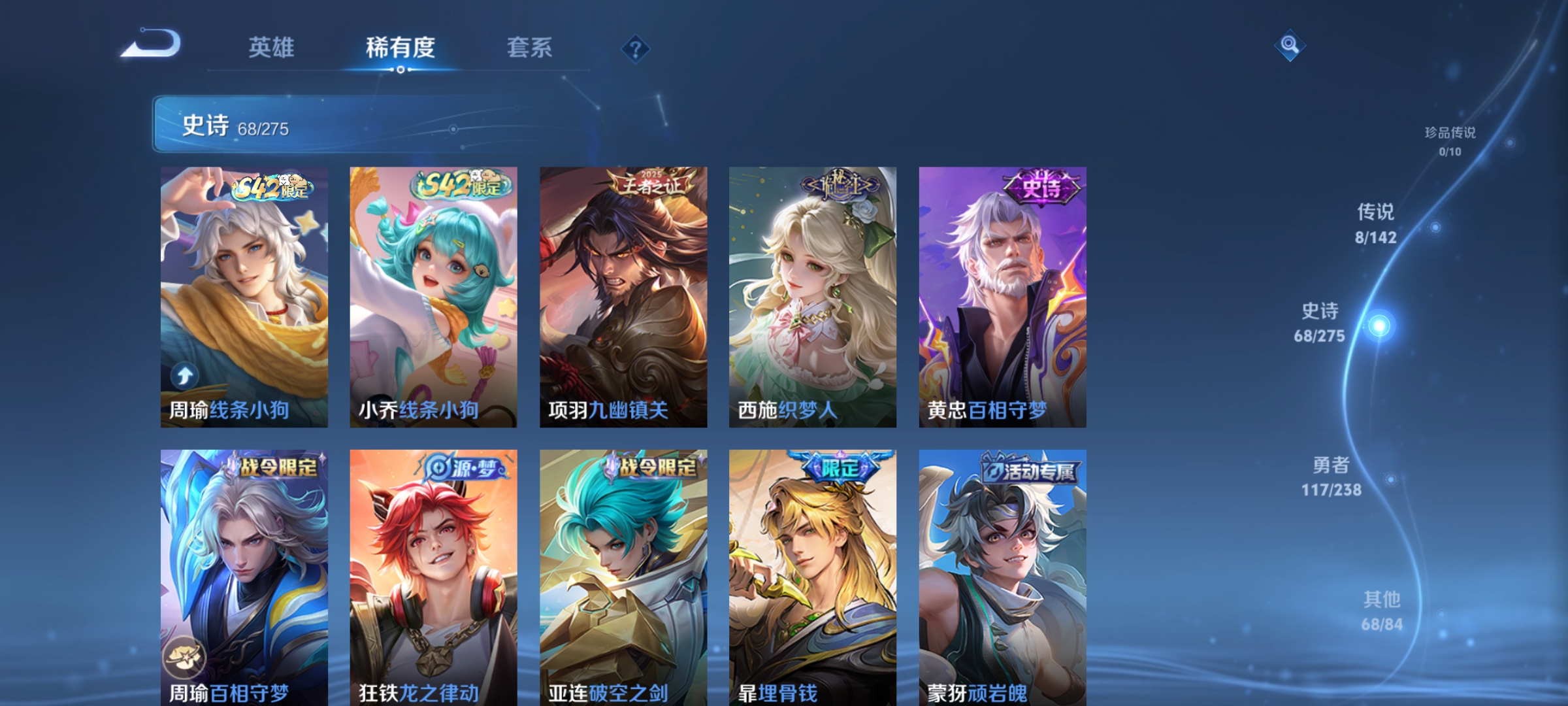Switch to the 套系 tab
Viewport: 1568px width, 706px height.
tap(529, 47)
